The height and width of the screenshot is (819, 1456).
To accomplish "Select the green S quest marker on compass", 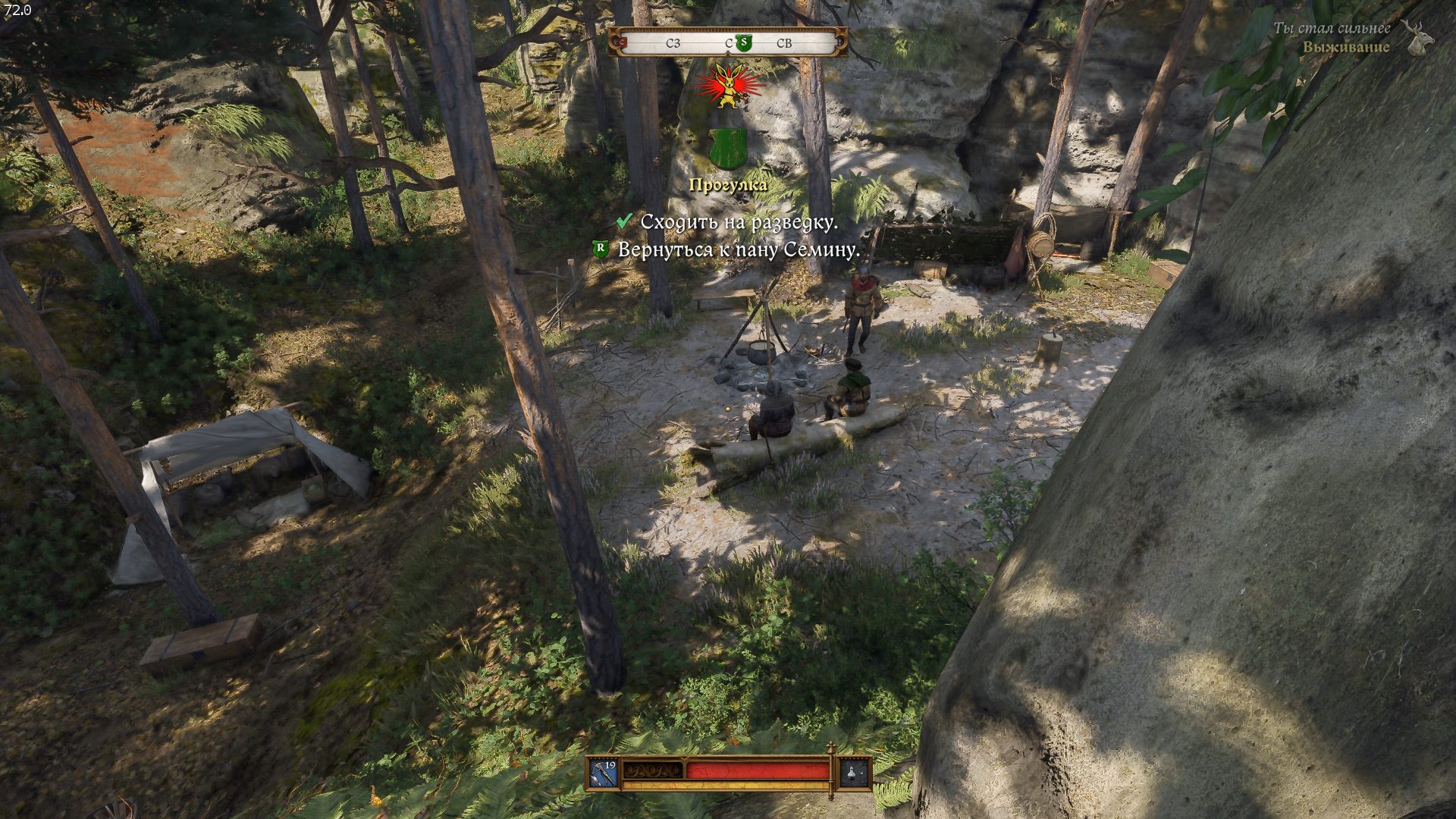I will click(742, 43).
